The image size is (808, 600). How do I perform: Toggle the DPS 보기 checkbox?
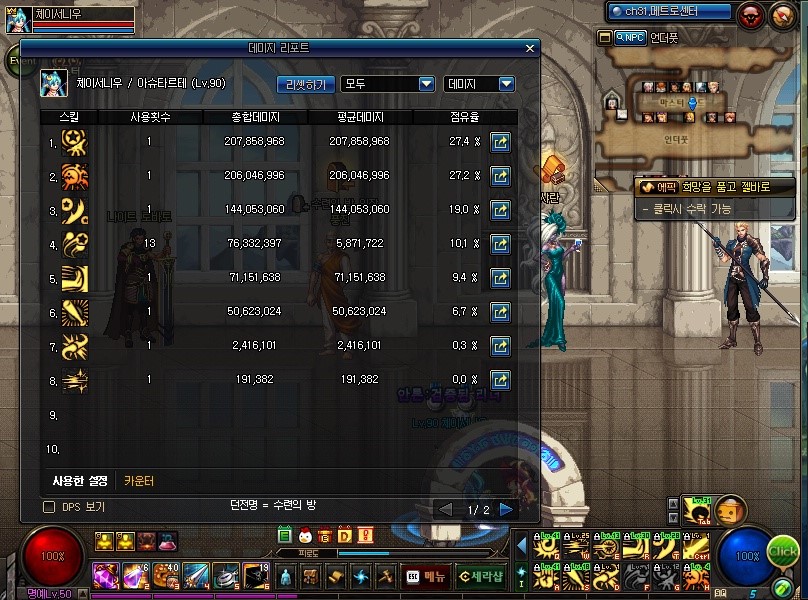(49, 508)
